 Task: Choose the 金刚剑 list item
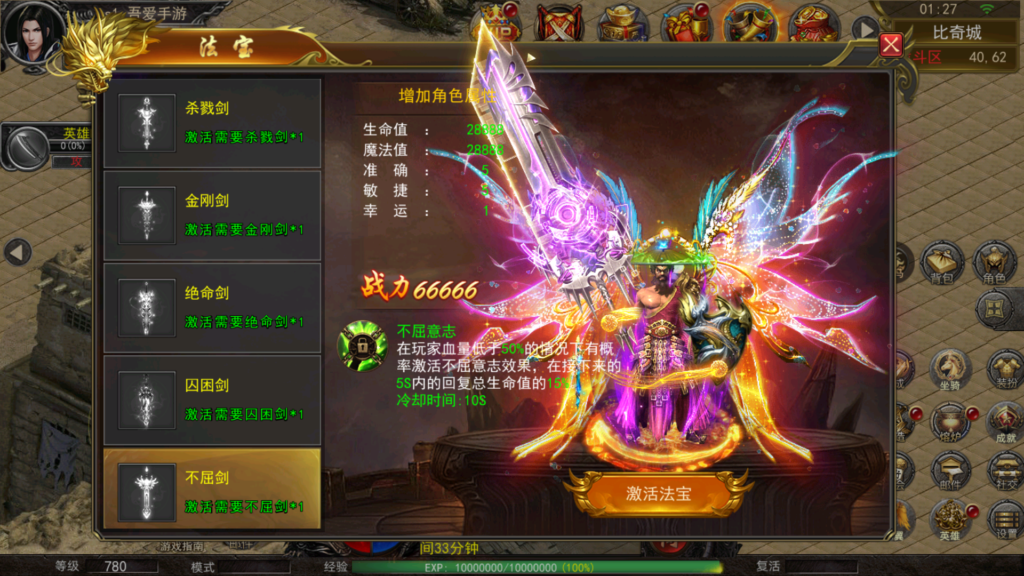pos(211,215)
